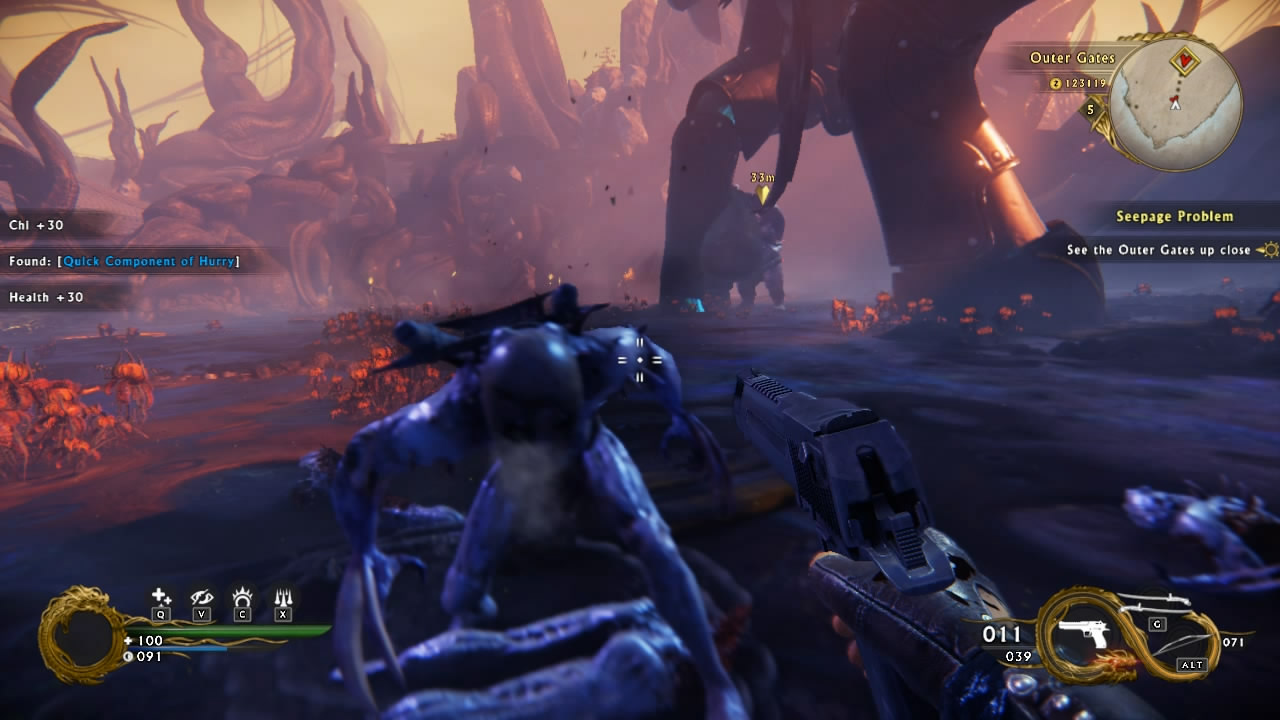Activate the healing plus-sign ability icon

(161, 597)
